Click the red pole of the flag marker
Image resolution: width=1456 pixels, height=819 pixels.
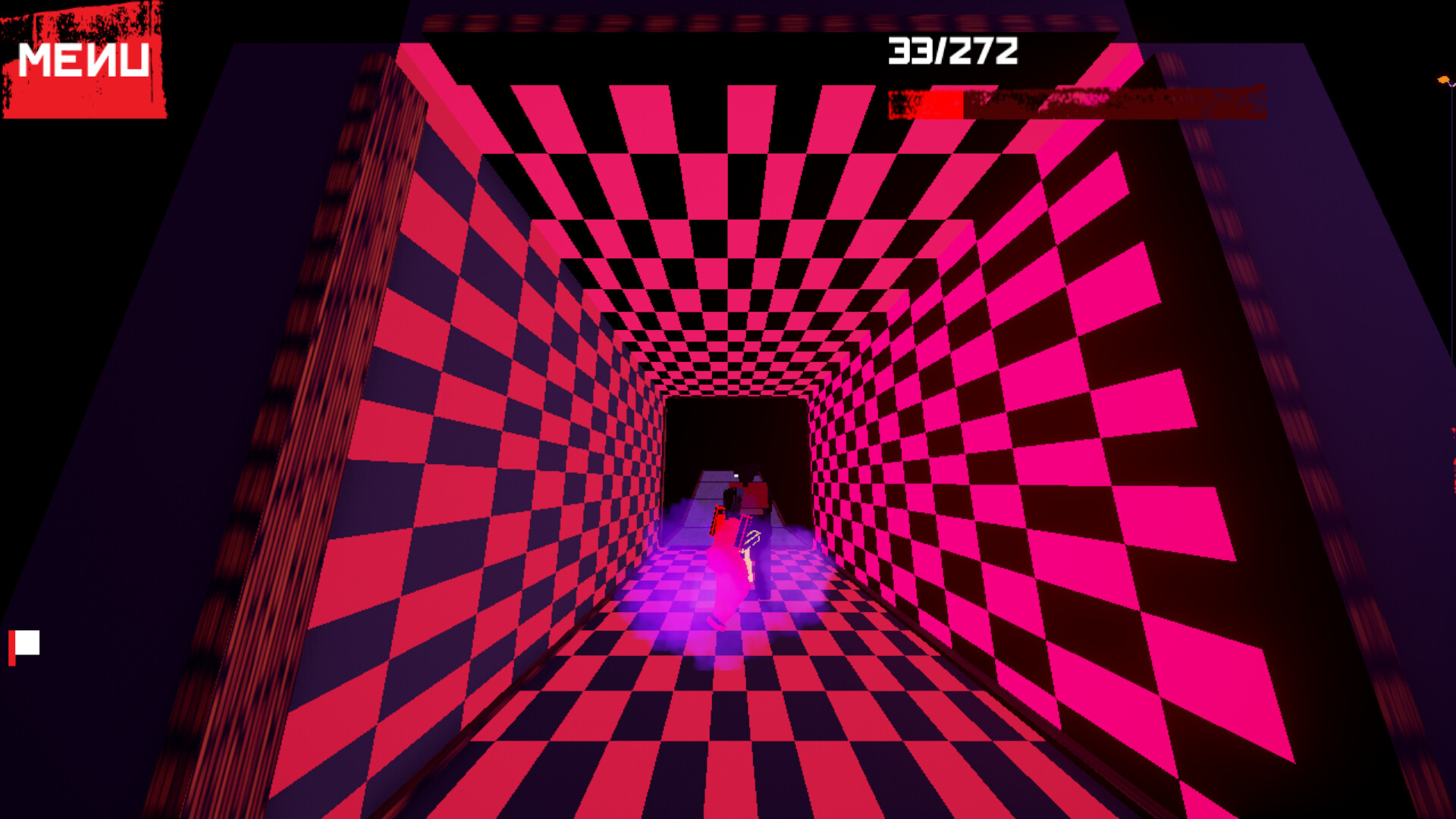point(12,648)
